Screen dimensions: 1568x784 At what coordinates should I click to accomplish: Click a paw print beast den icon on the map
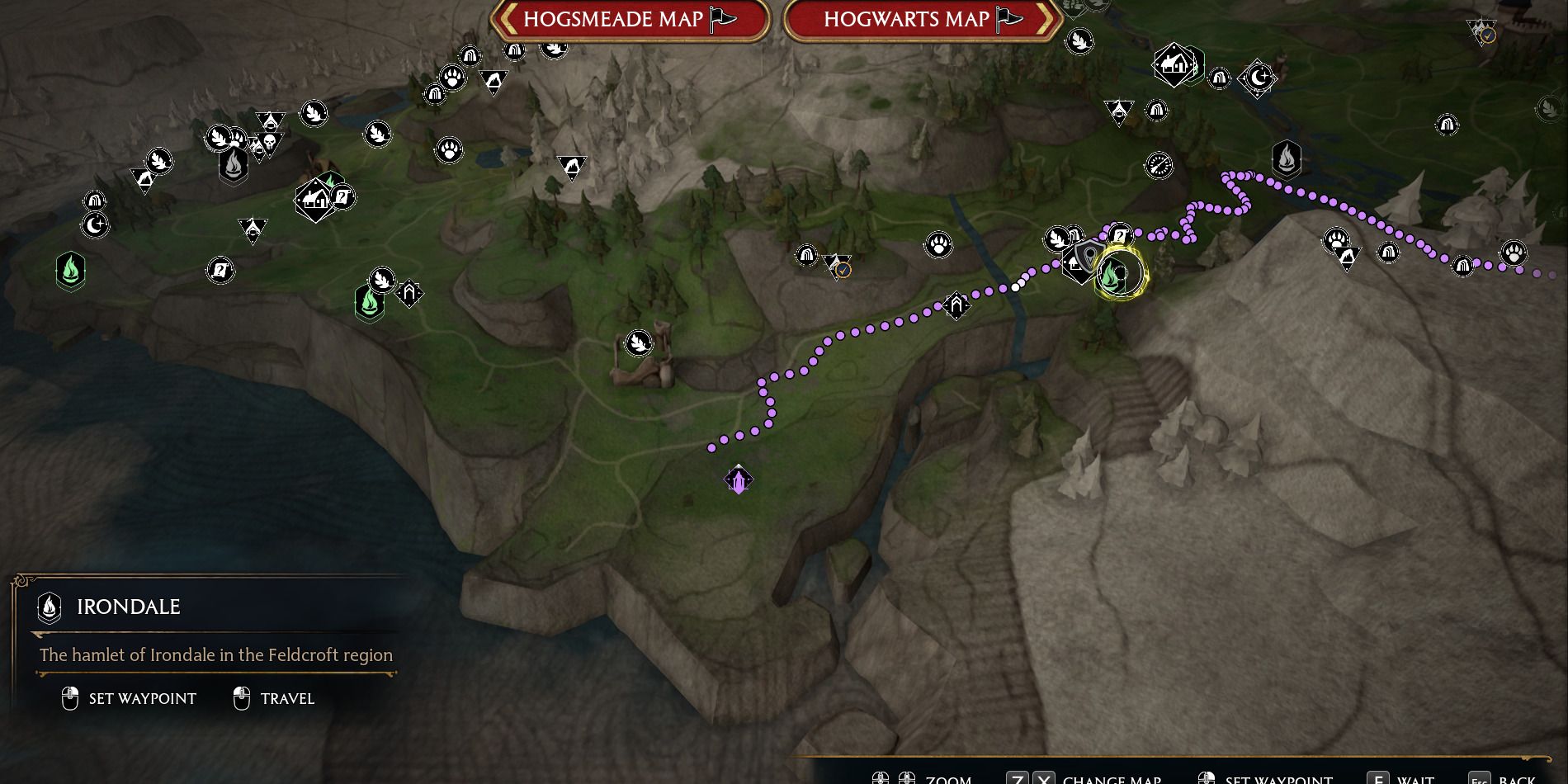[x=939, y=244]
